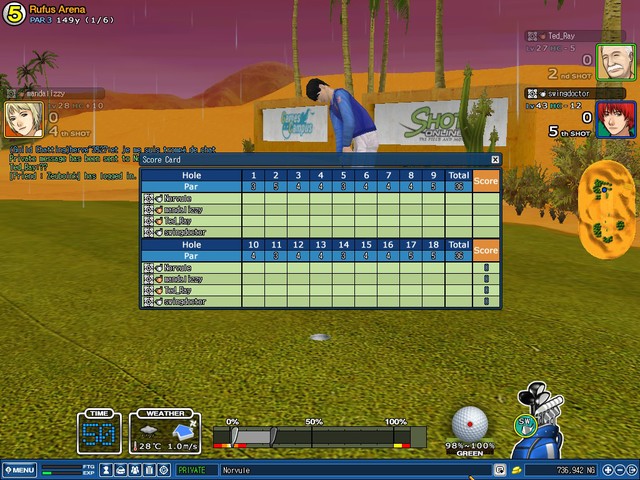This screenshot has height=480, width=640.
Task: Open the weather info panel
Action: [164, 434]
